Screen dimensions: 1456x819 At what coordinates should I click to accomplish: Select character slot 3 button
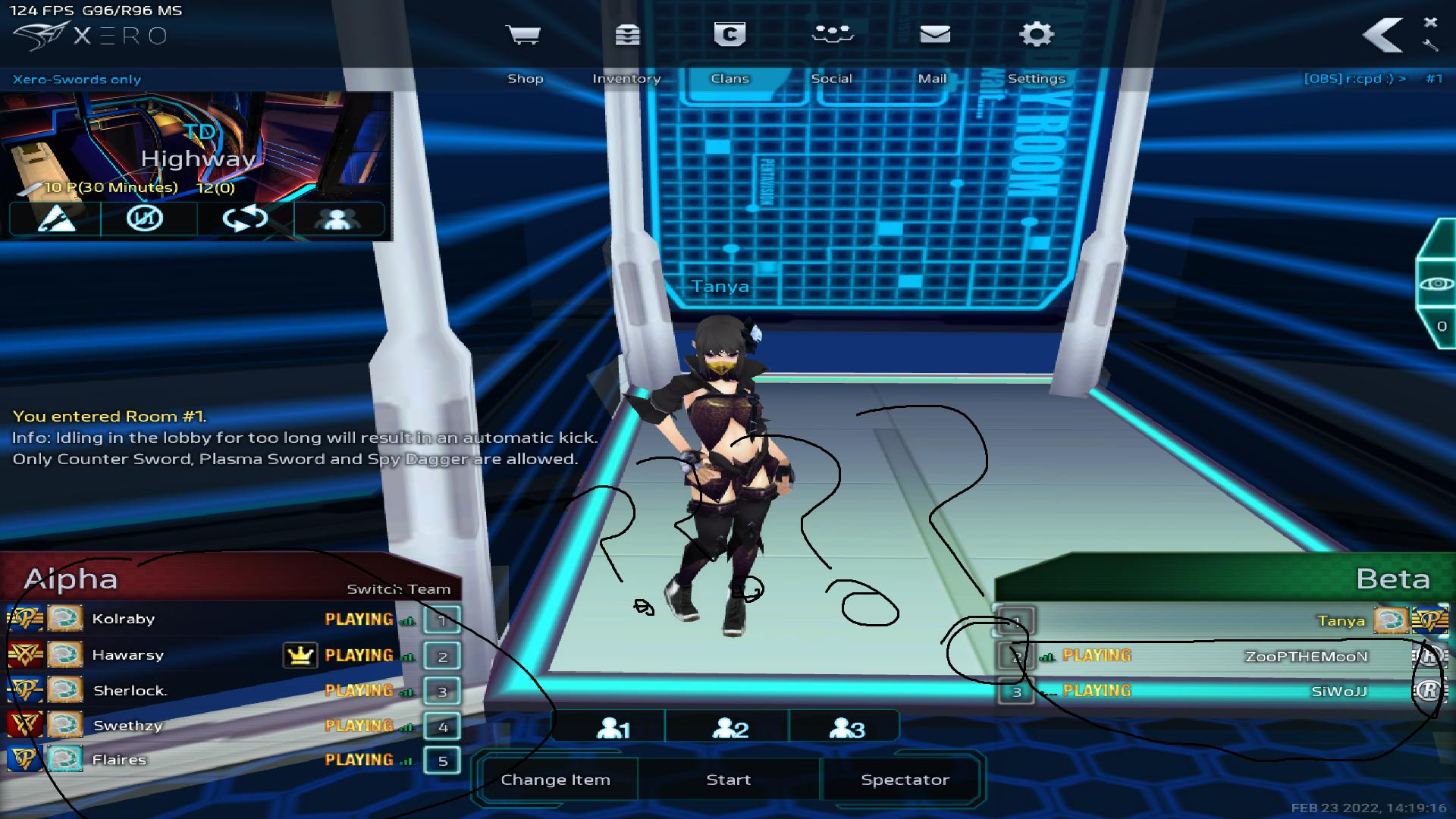846,728
